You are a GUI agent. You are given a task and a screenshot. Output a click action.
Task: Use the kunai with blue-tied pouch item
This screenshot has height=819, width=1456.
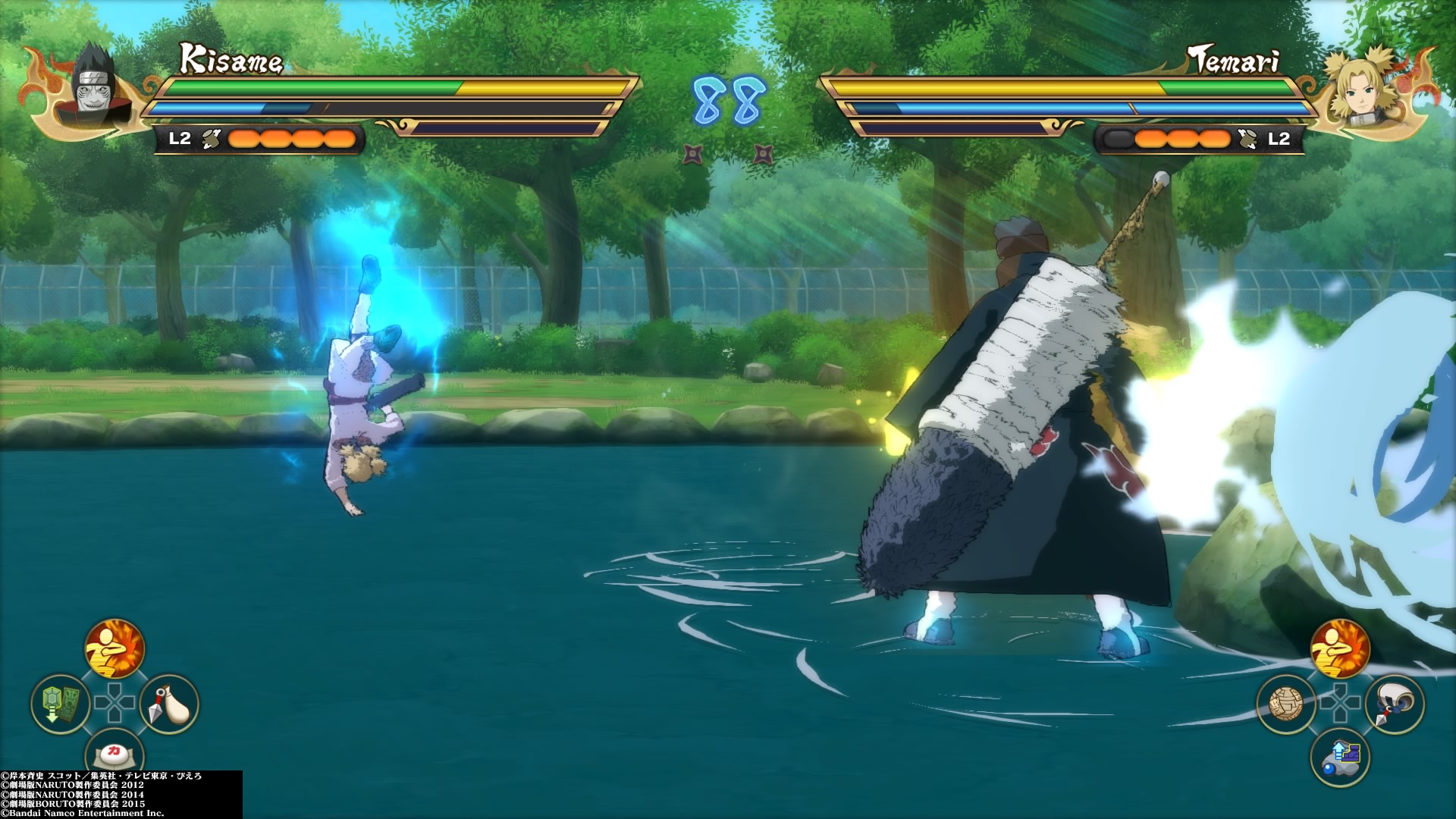point(1395,704)
